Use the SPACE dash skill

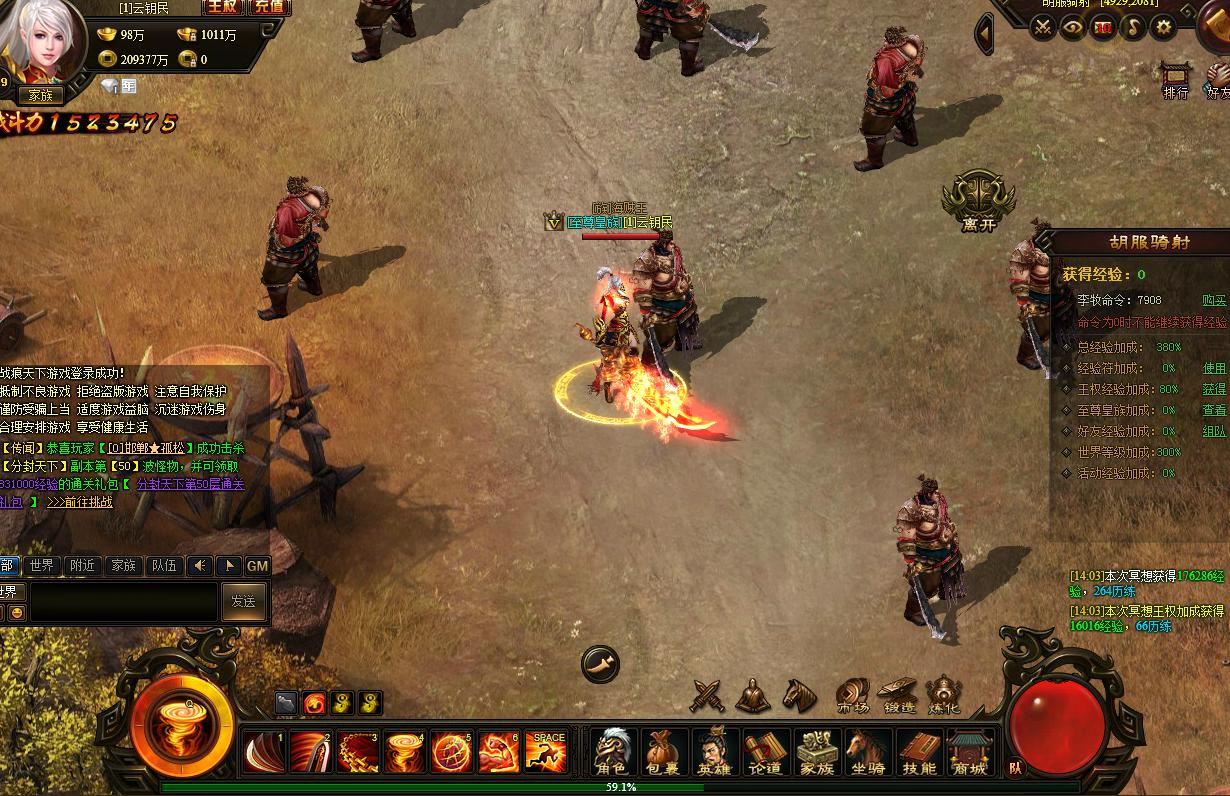point(546,752)
